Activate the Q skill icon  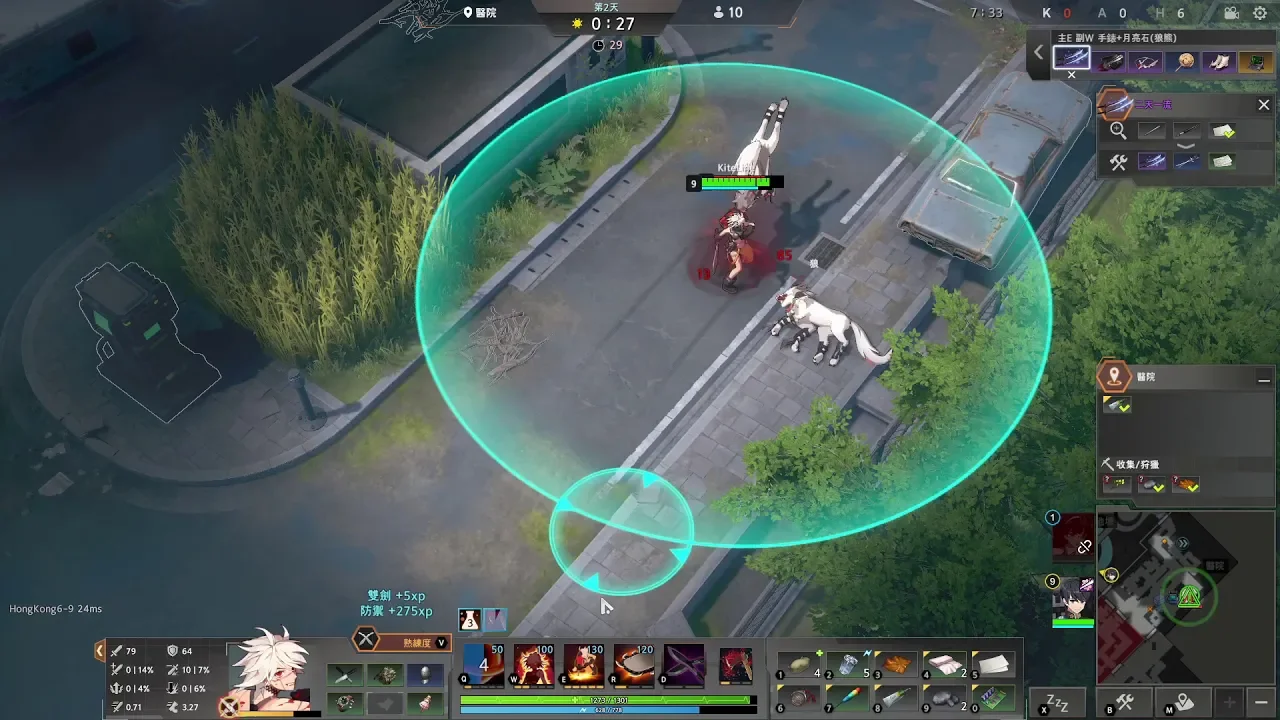[484, 665]
